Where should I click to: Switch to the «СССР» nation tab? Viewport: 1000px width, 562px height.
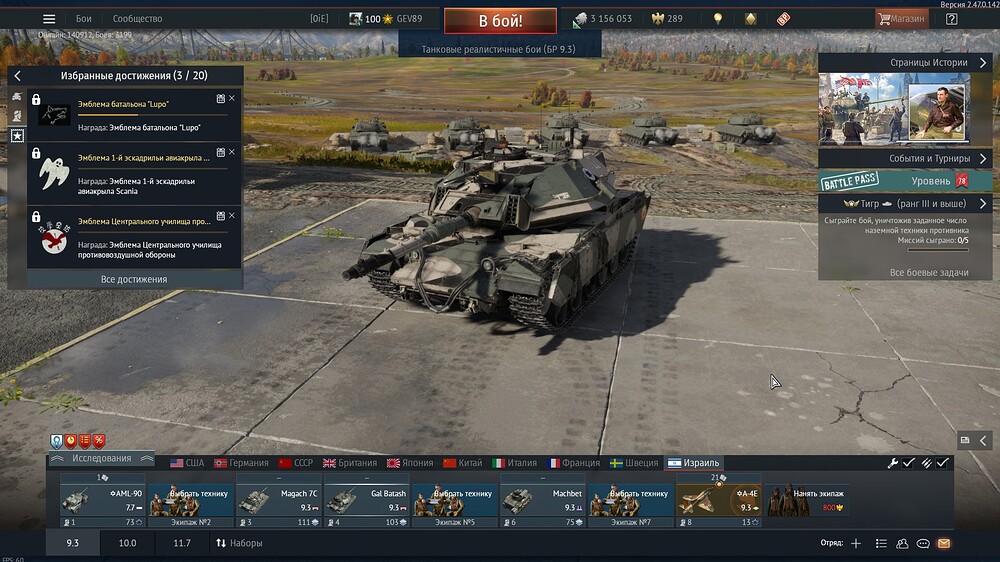(x=296, y=463)
